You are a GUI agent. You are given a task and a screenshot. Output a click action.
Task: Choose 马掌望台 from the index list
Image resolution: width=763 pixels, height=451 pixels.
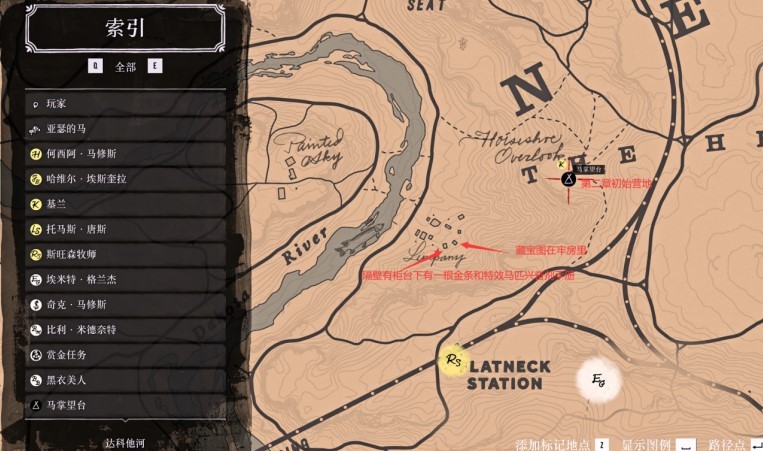125,405
